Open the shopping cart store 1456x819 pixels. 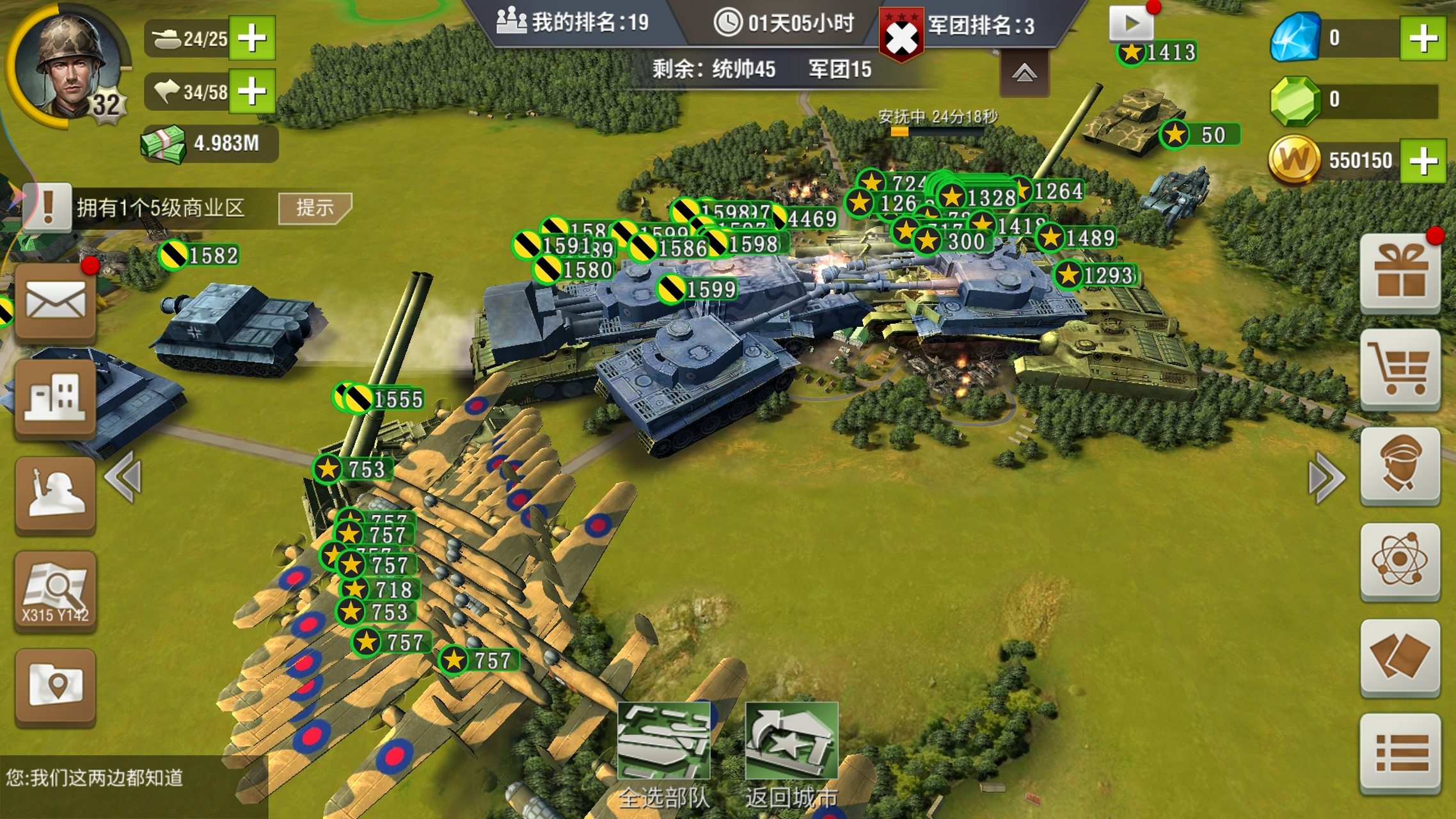coord(1400,369)
